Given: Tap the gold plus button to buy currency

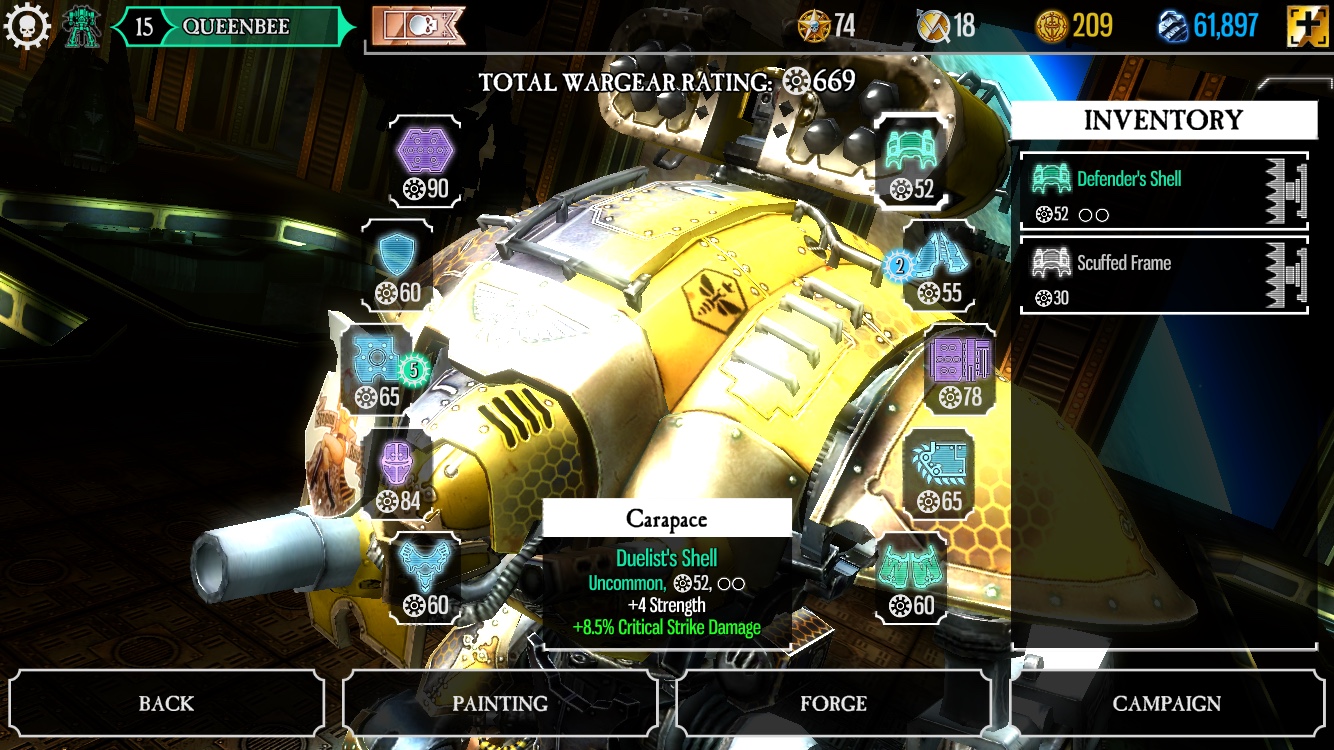Looking at the screenshot, I should tap(1308, 26).
